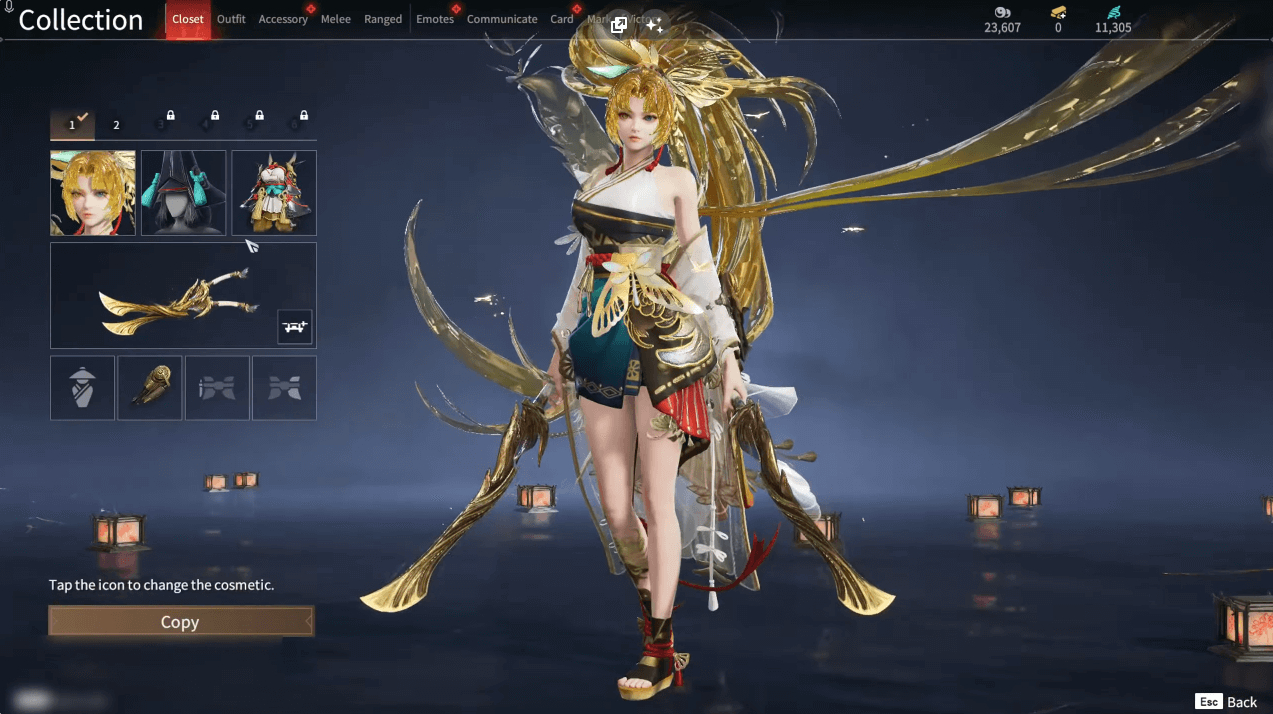Click the pop-out window overlay icon
The image size is (1273, 714).
(x=619, y=25)
